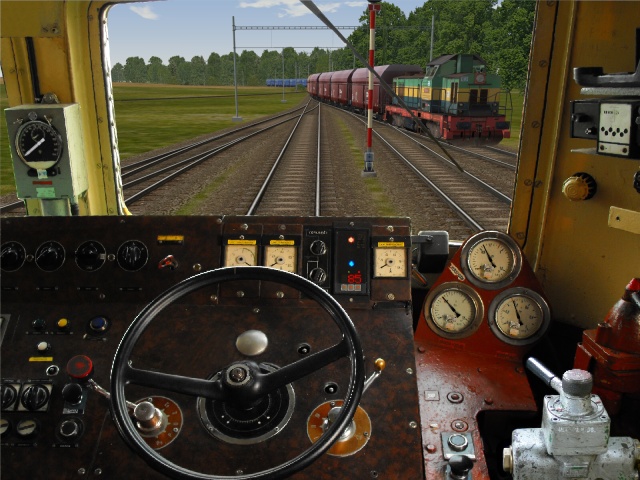Image resolution: width=640 pixels, height=480 pixels.
Task: Push the red illuminated round button
Action: [x=79, y=366]
